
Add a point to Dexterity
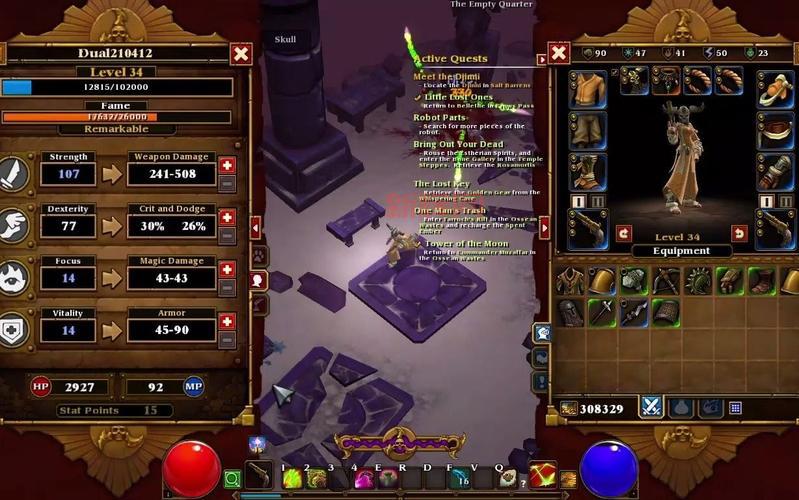pos(227,217)
